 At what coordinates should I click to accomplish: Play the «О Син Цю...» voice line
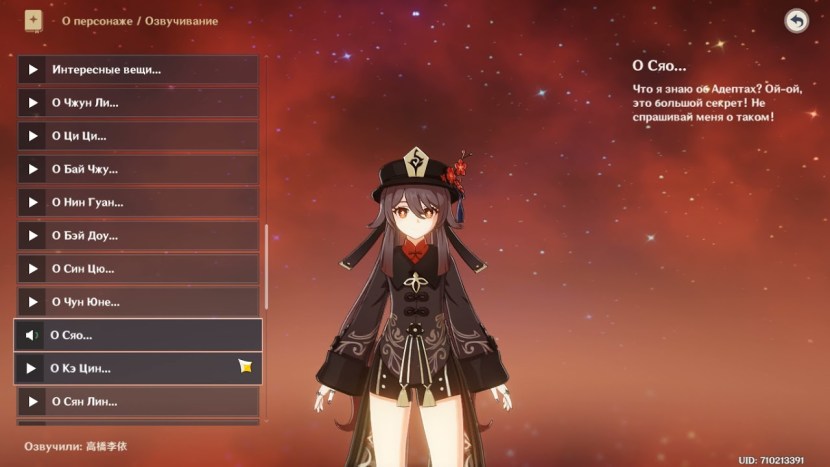[138, 269]
